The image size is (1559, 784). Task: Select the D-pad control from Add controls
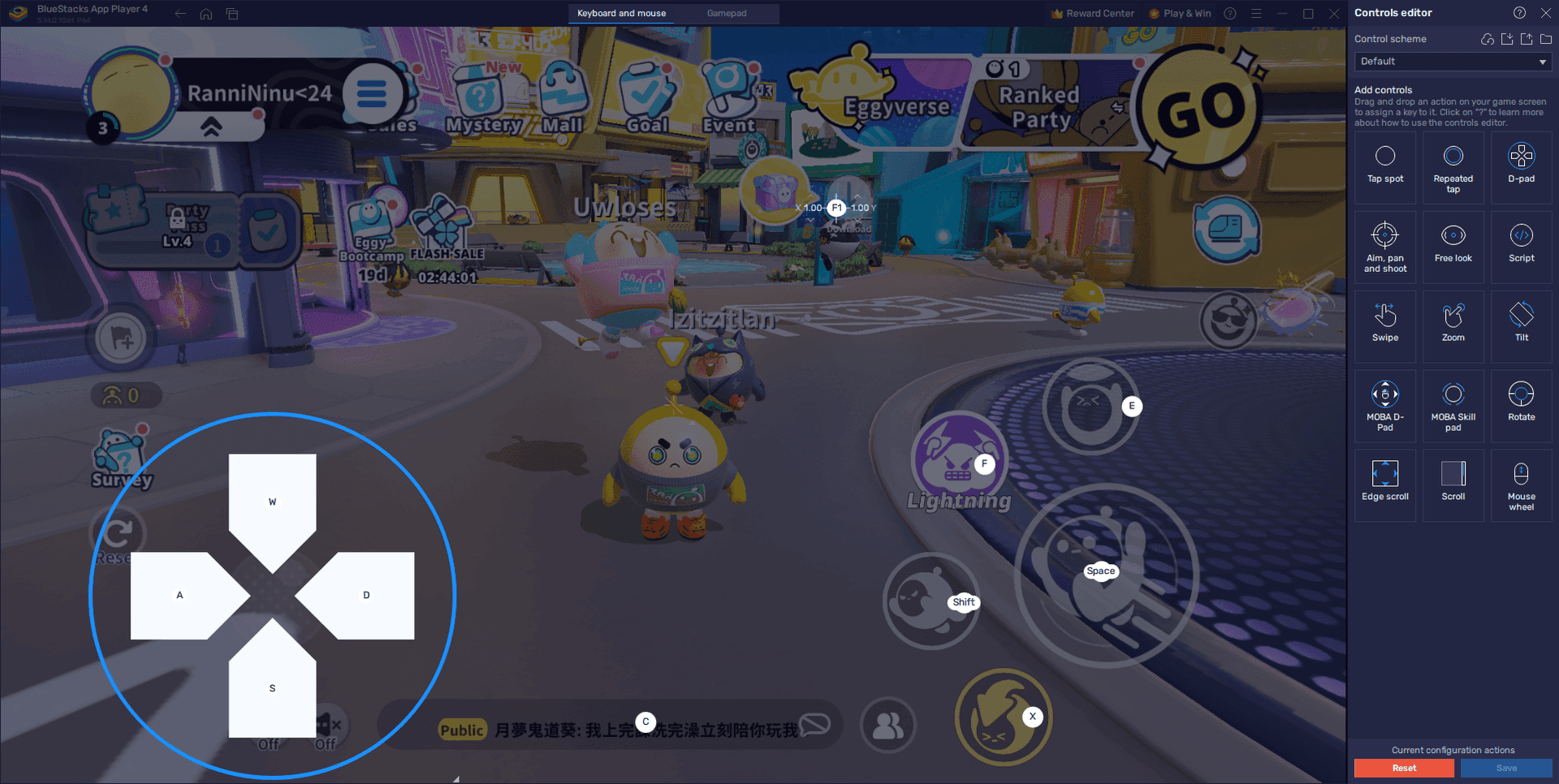[1521, 166]
